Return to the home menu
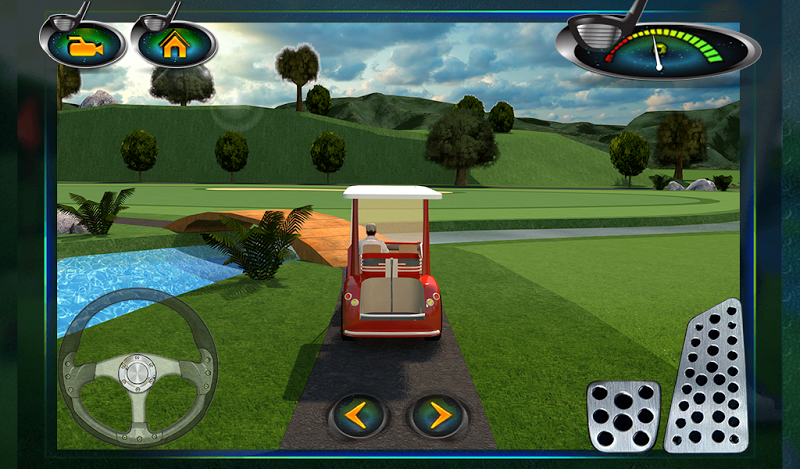800x469 pixels. (x=174, y=45)
